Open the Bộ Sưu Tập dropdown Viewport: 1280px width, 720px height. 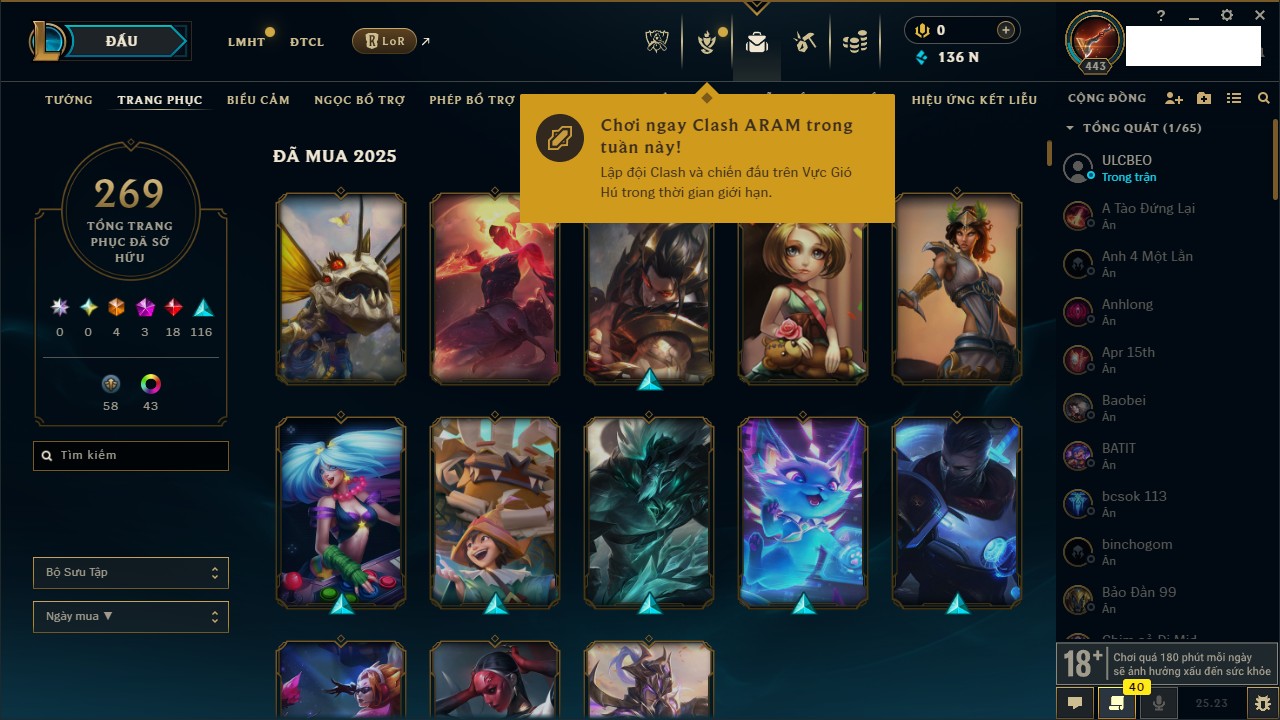[131, 573]
